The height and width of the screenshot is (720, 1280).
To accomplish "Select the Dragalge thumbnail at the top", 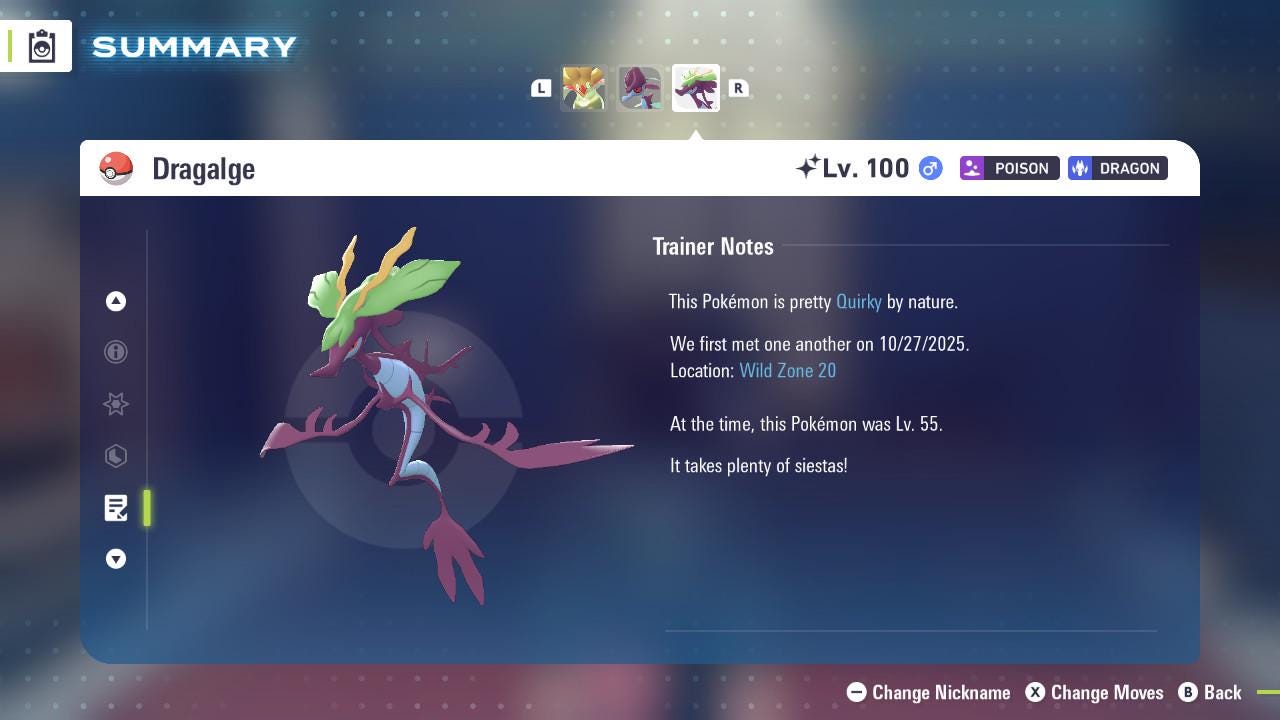I will tap(695, 88).
